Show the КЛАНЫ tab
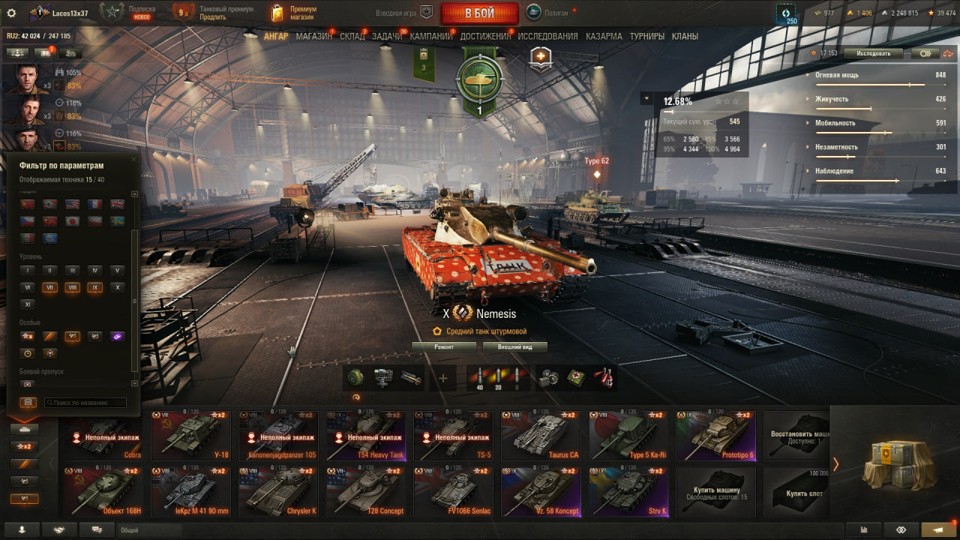960x540 pixels. pos(685,36)
